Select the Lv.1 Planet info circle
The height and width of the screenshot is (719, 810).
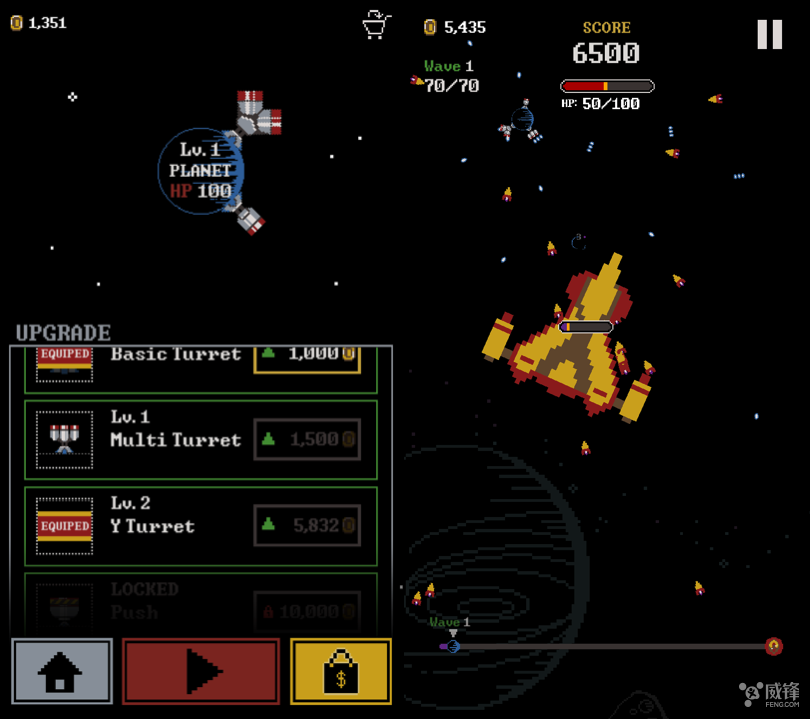(199, 171)
